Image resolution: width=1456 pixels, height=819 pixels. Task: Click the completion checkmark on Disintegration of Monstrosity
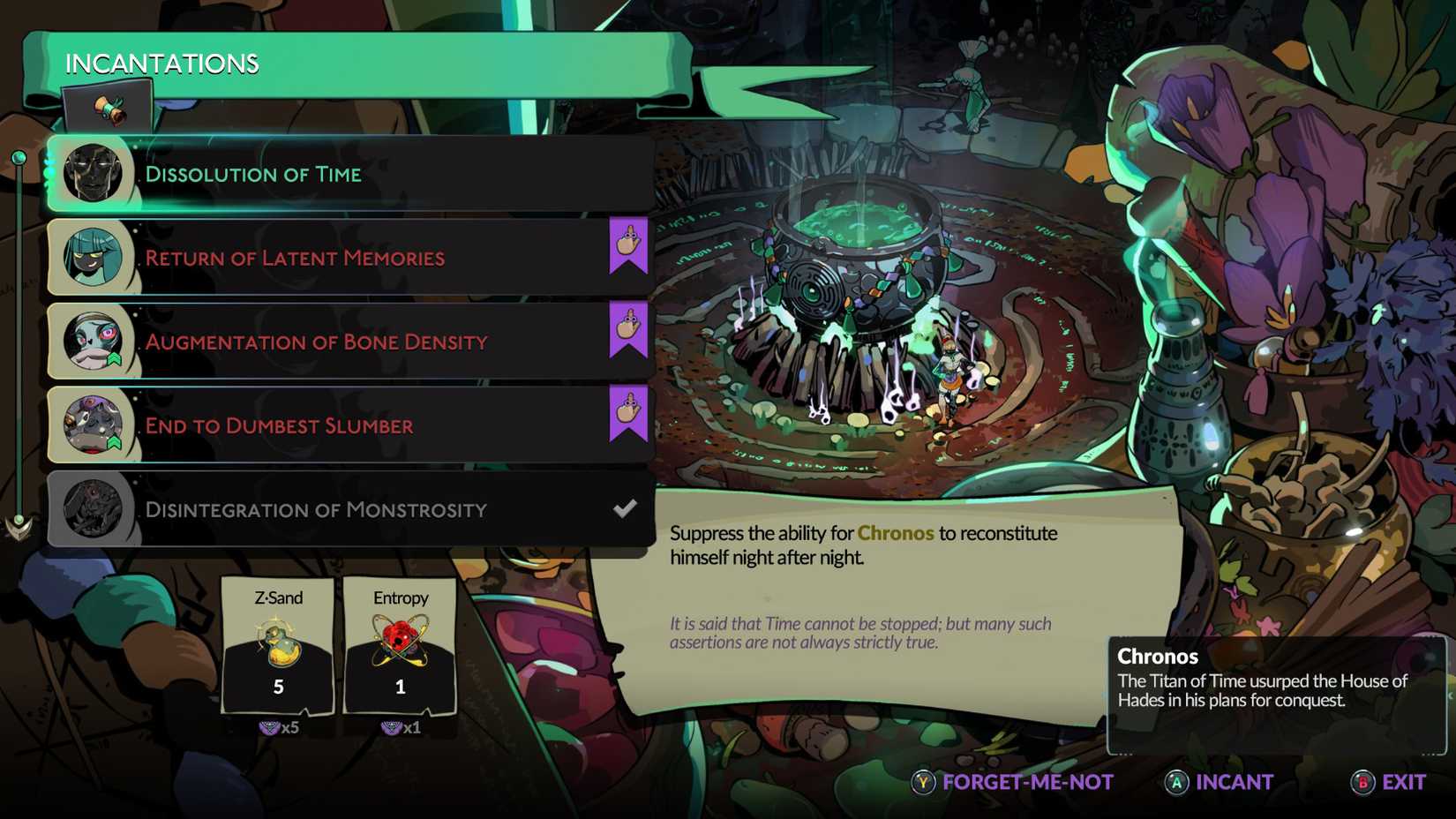point(626,507)
